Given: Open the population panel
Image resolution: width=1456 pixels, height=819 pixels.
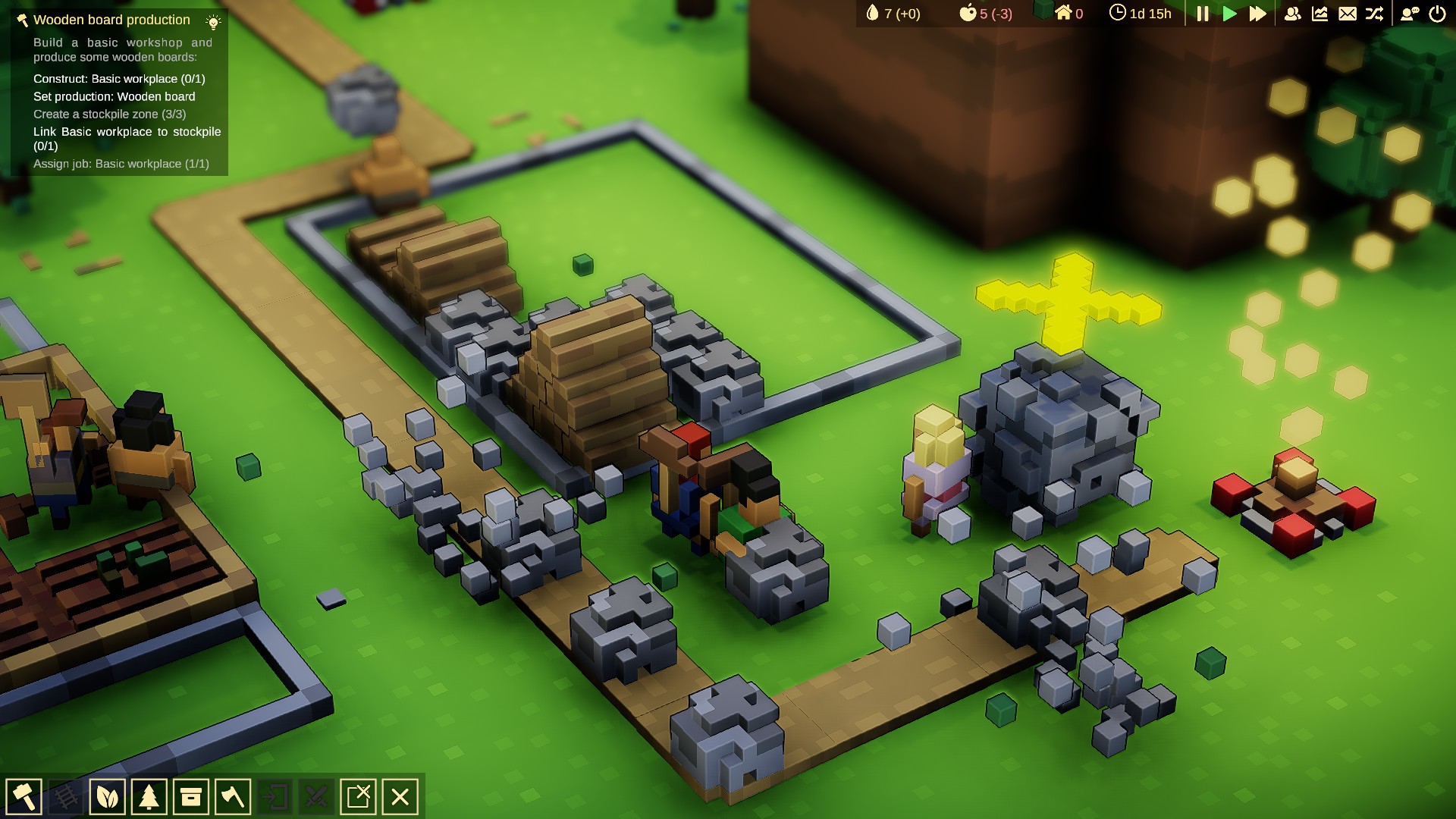Looking at the screenshot, I should 1291,13.
